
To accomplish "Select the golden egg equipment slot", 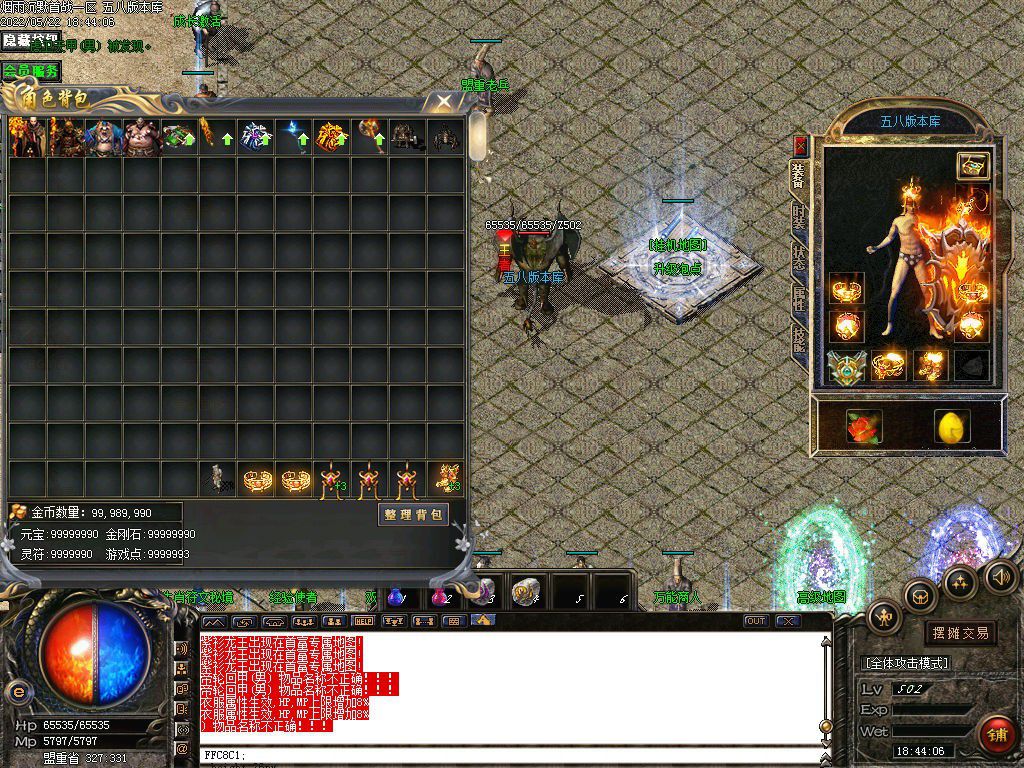I will coord(951,426).
